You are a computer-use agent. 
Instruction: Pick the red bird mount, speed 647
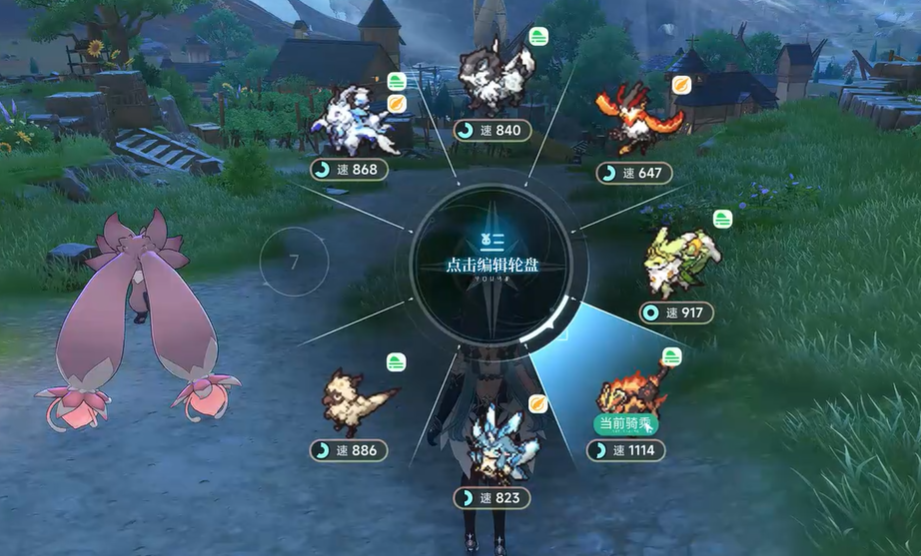click(634, 118)
